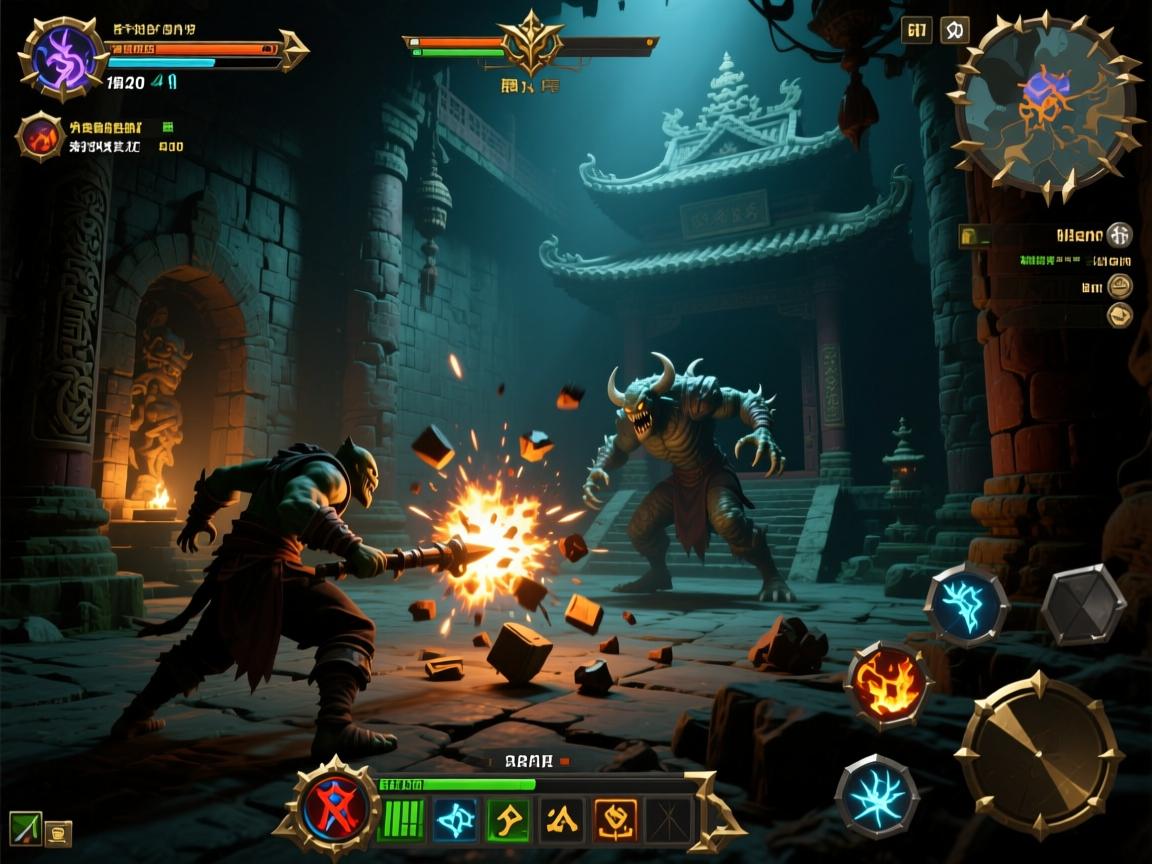Tap the grey hexagon skill button
Screen dimensions: 1152x864
[1083, 604]
